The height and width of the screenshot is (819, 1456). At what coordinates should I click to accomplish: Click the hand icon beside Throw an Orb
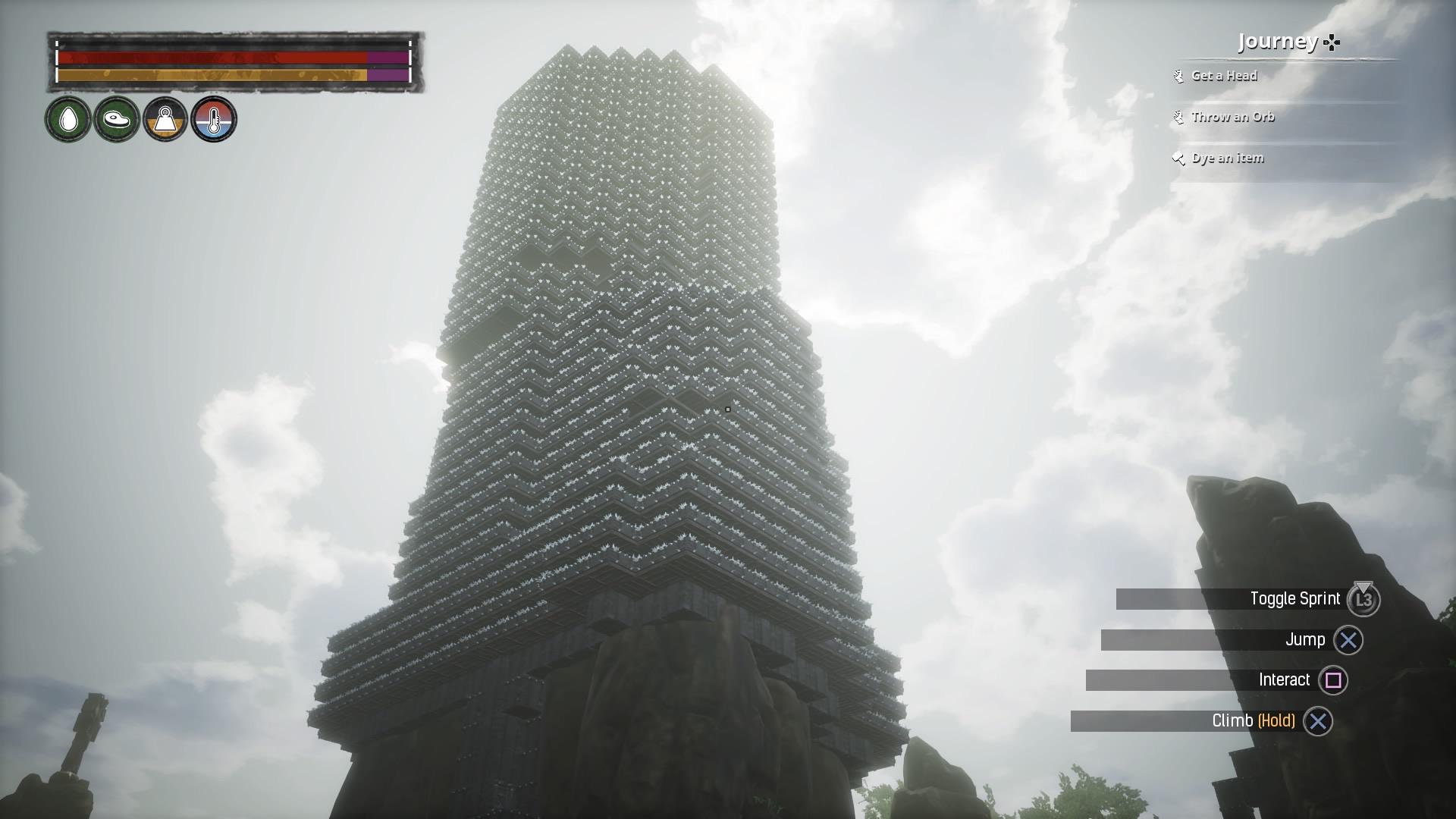click(x=1178, y=117)
